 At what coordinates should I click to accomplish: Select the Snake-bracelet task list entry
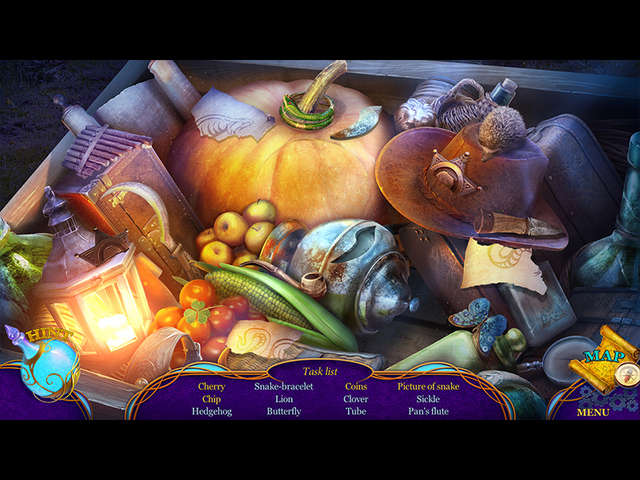pos(283,386)
